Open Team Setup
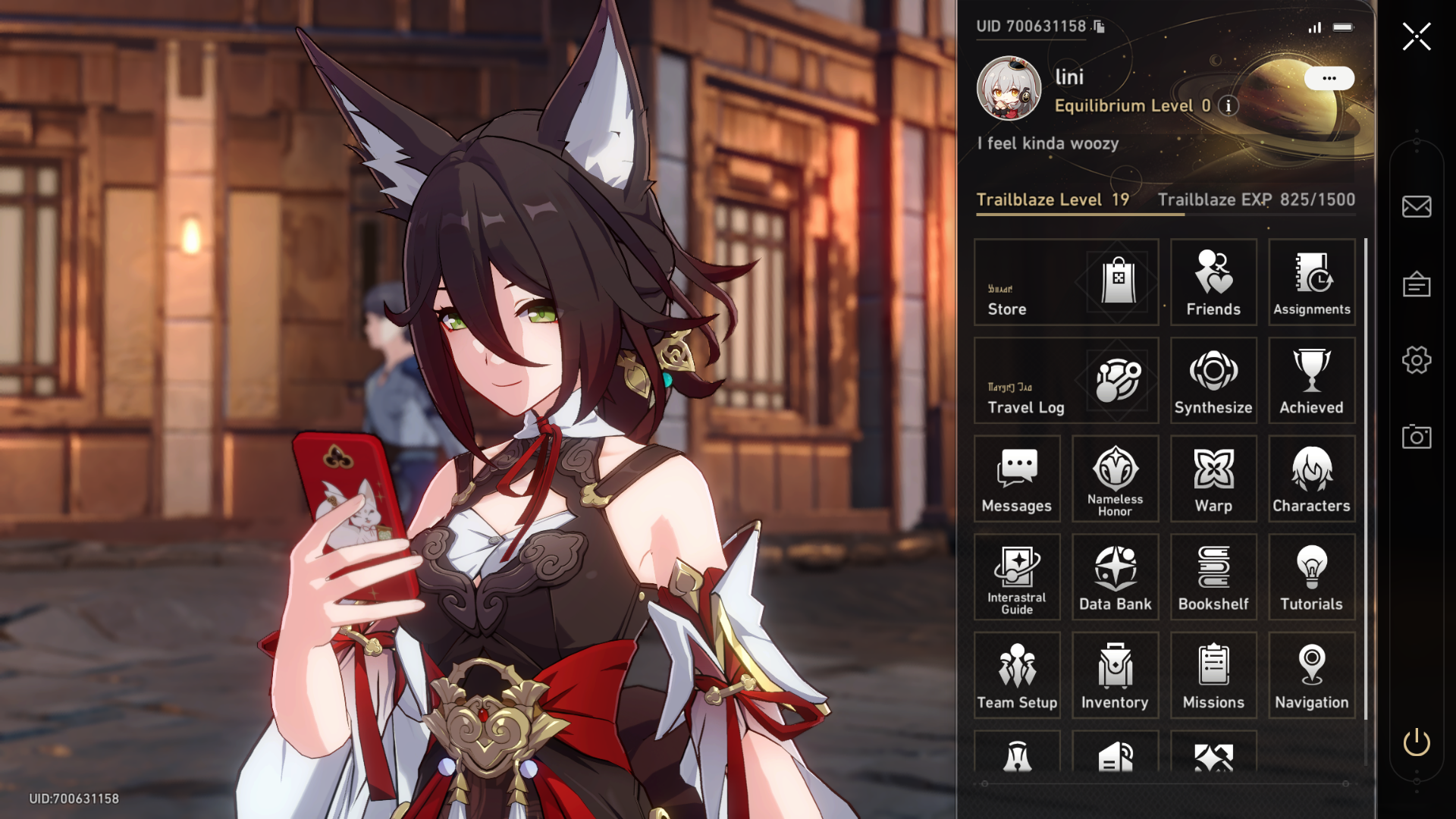Viewport: 1456px width, 819px height. 1017,675
